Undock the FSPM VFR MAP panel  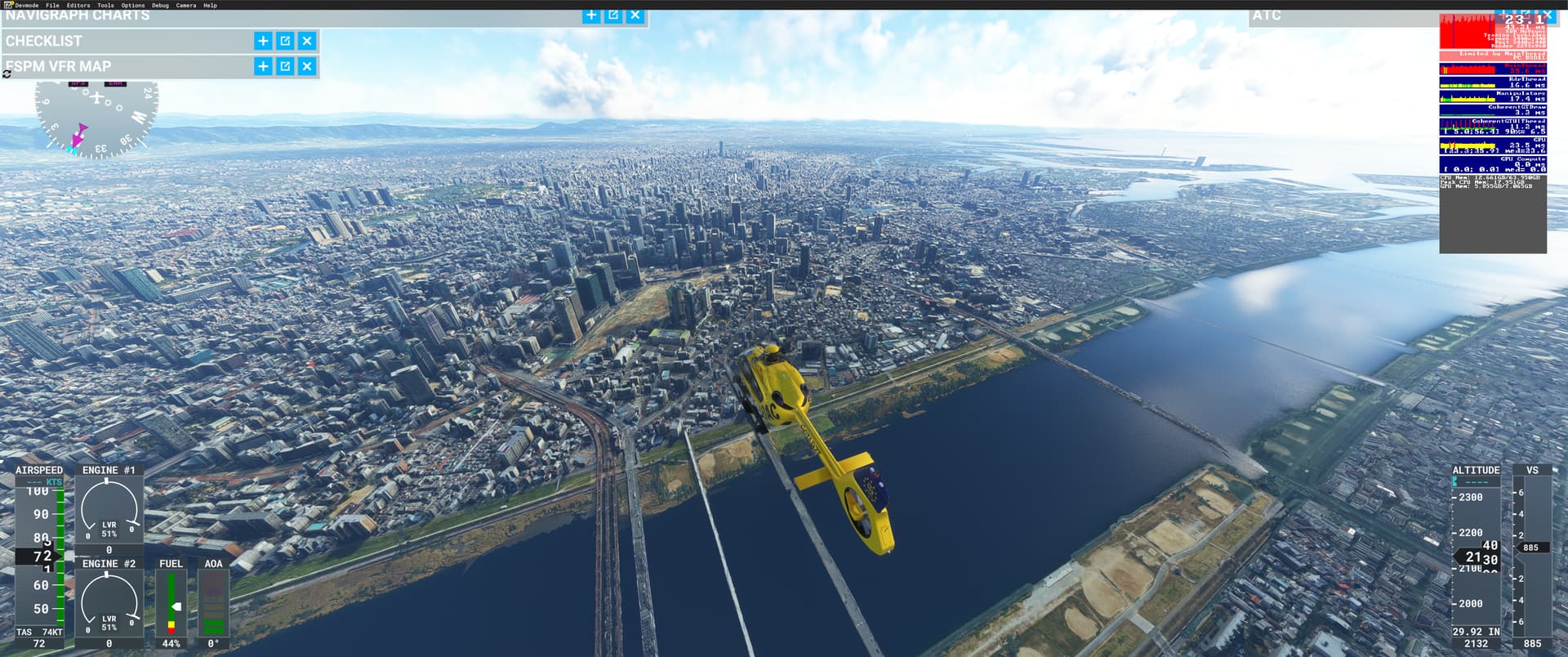283,66
